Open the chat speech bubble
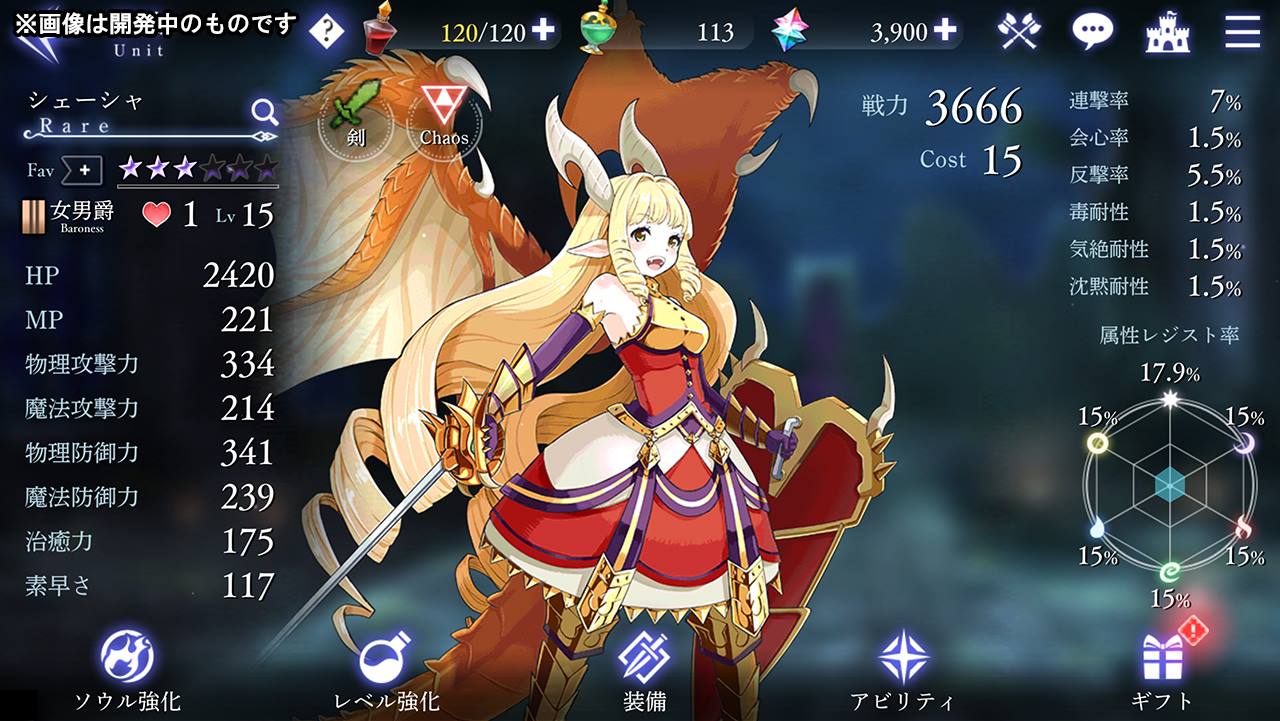This screenshot has width=1280, height=721. [x=1092, y=32]
